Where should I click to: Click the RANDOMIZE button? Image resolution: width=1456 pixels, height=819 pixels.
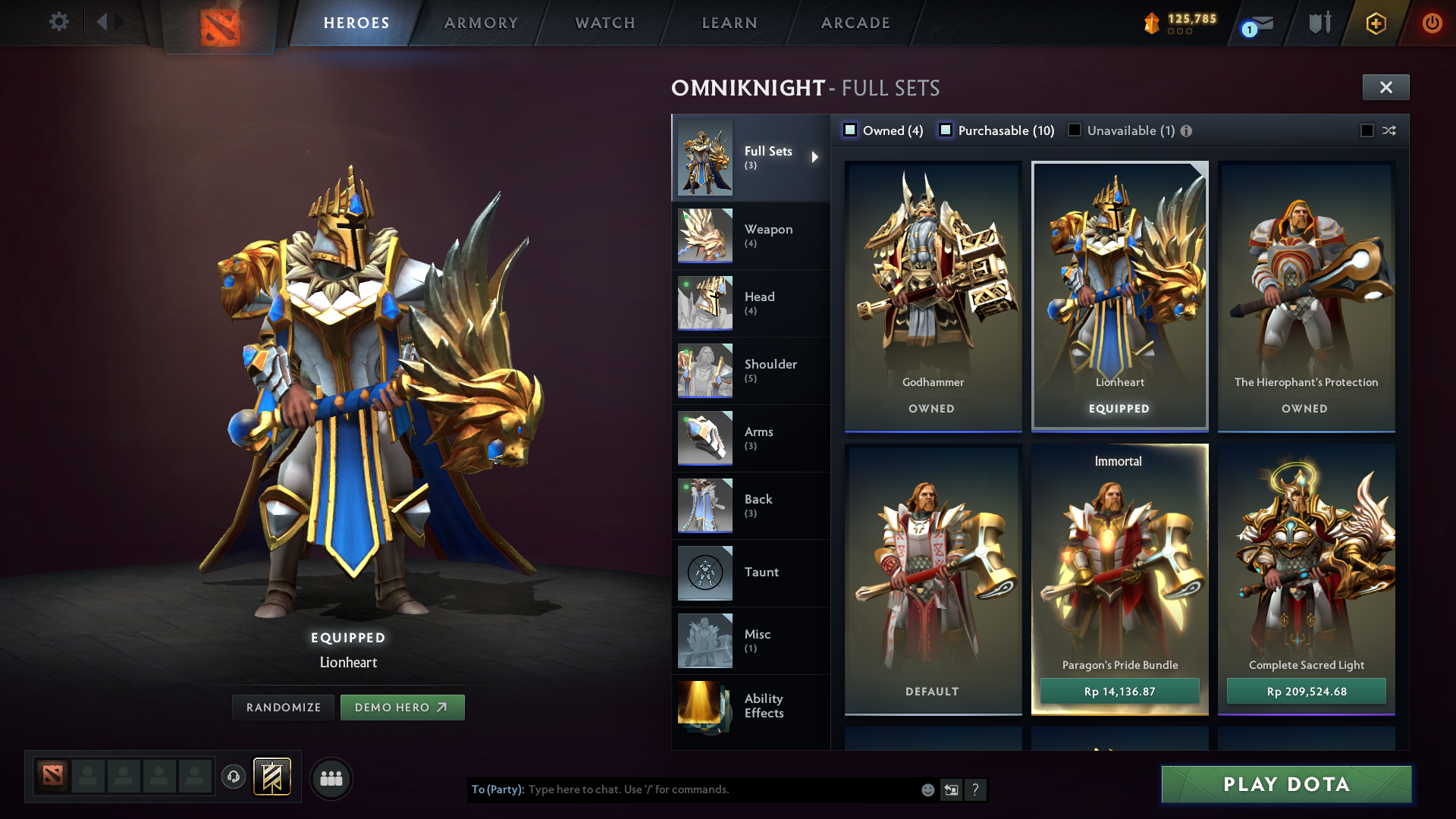pyautogui.click(x=283, y=707)
